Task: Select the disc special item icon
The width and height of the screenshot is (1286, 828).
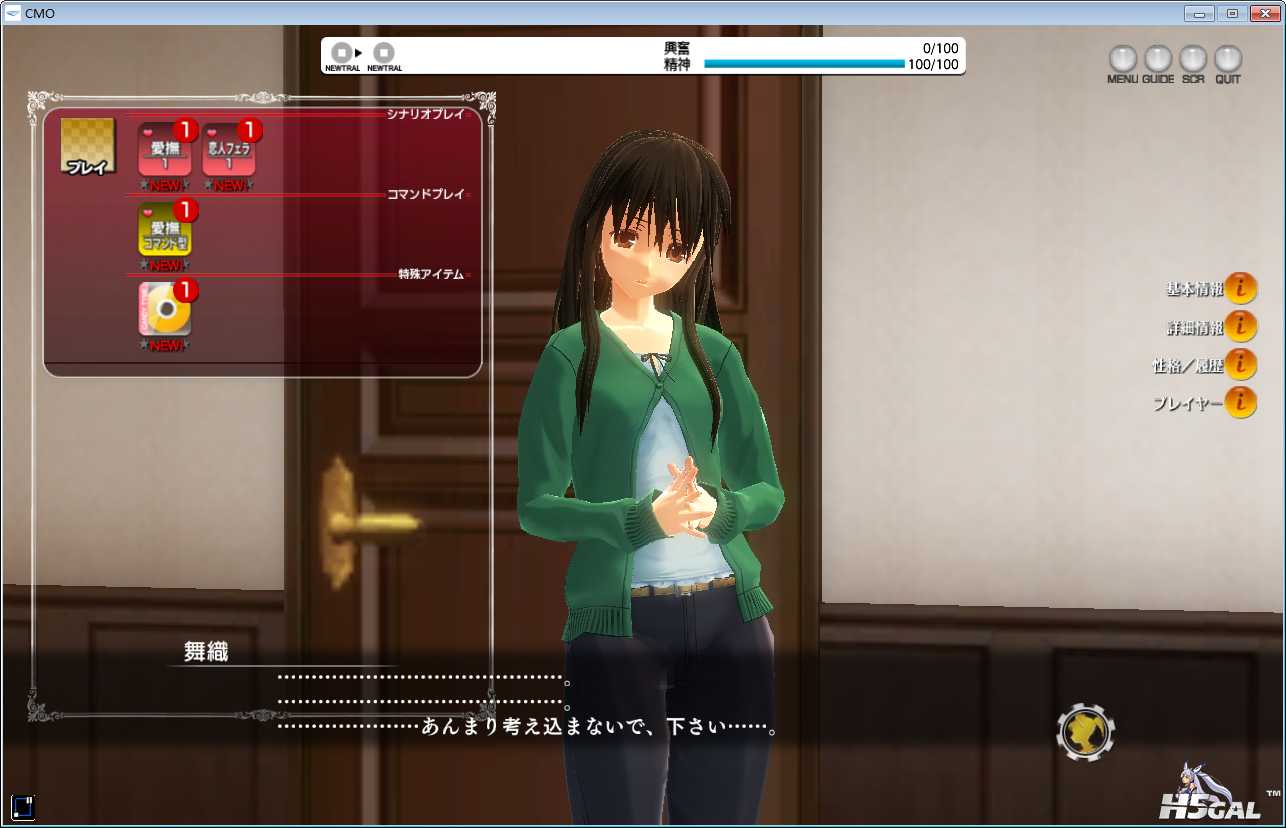Action: 165,309
